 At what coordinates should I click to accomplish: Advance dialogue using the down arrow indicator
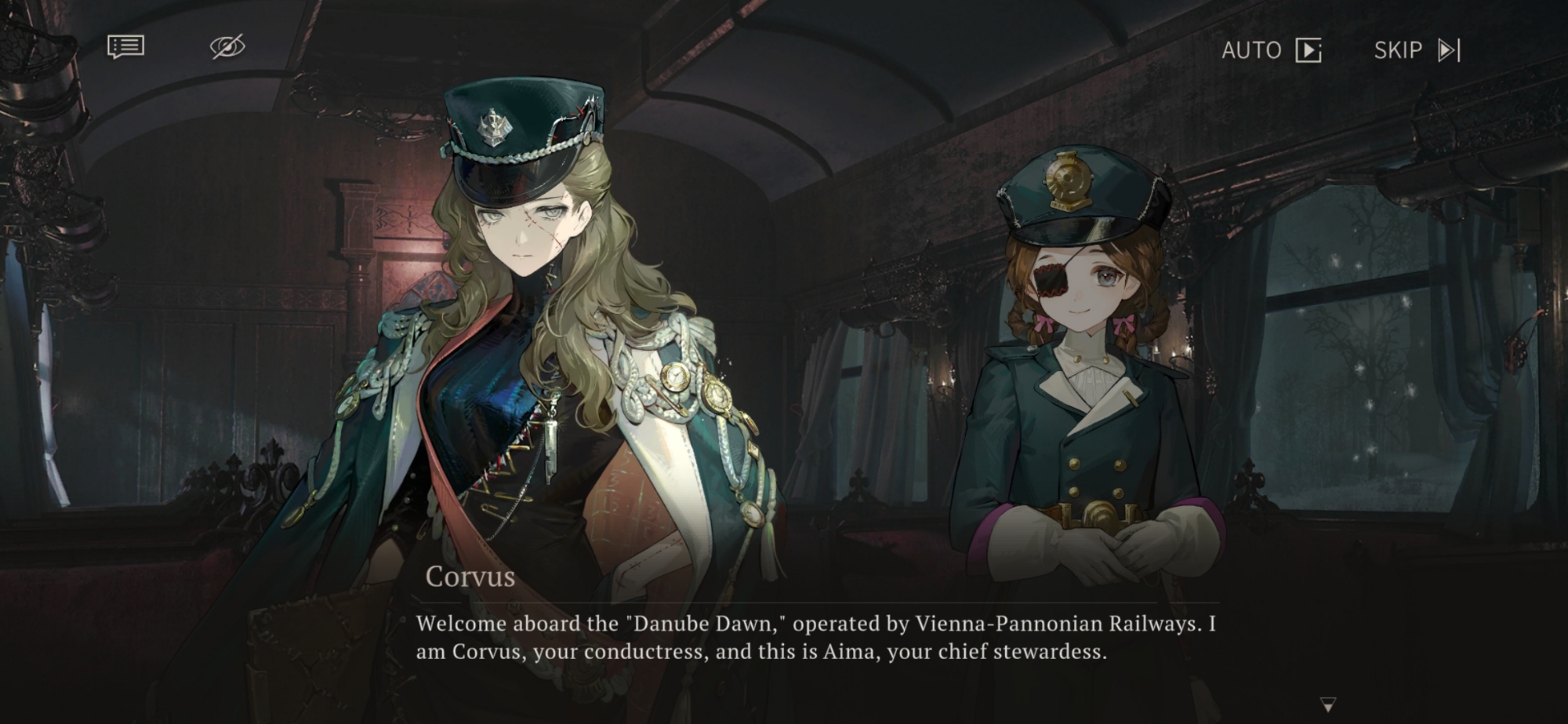[x=1327, y=704]
